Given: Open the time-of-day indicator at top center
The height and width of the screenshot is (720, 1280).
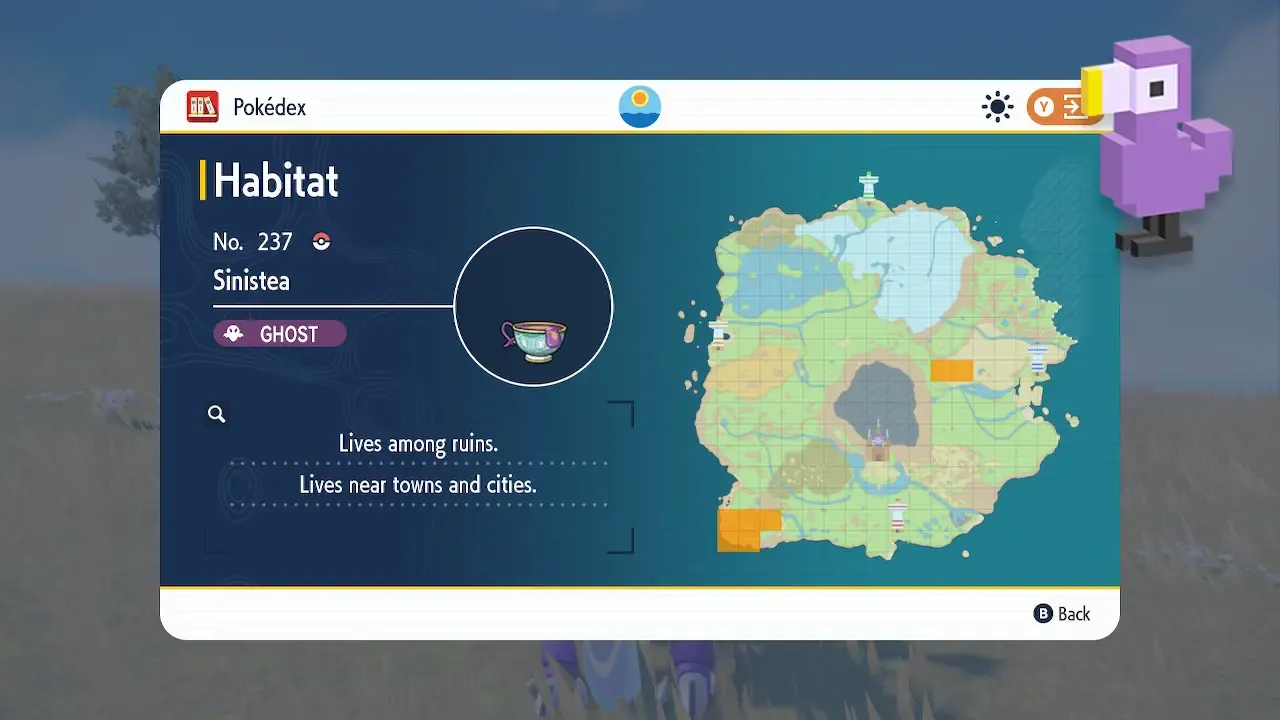Looking at the screenshot, I should point(639,105).
